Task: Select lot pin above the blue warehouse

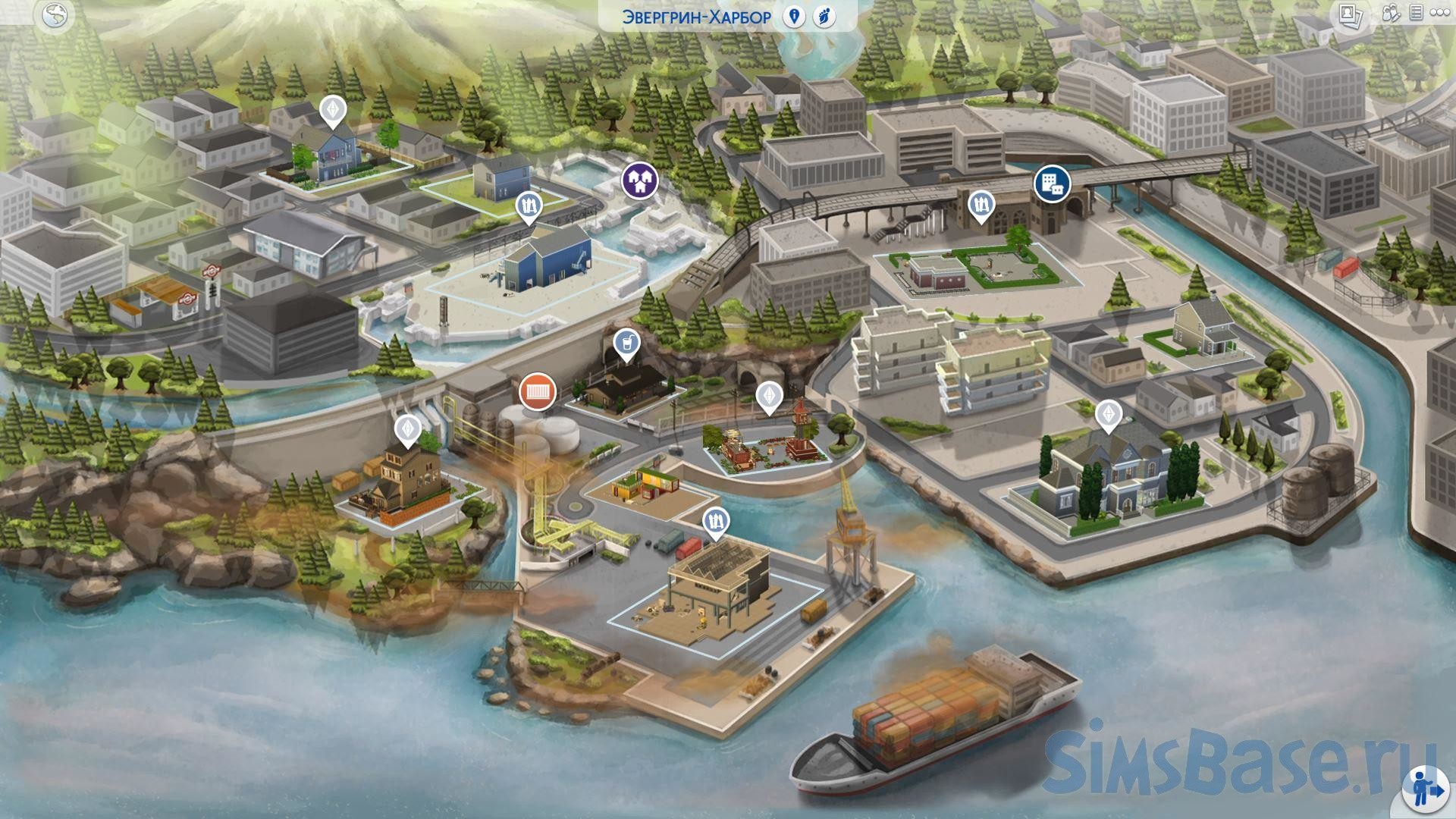Action: click(529, 206)
